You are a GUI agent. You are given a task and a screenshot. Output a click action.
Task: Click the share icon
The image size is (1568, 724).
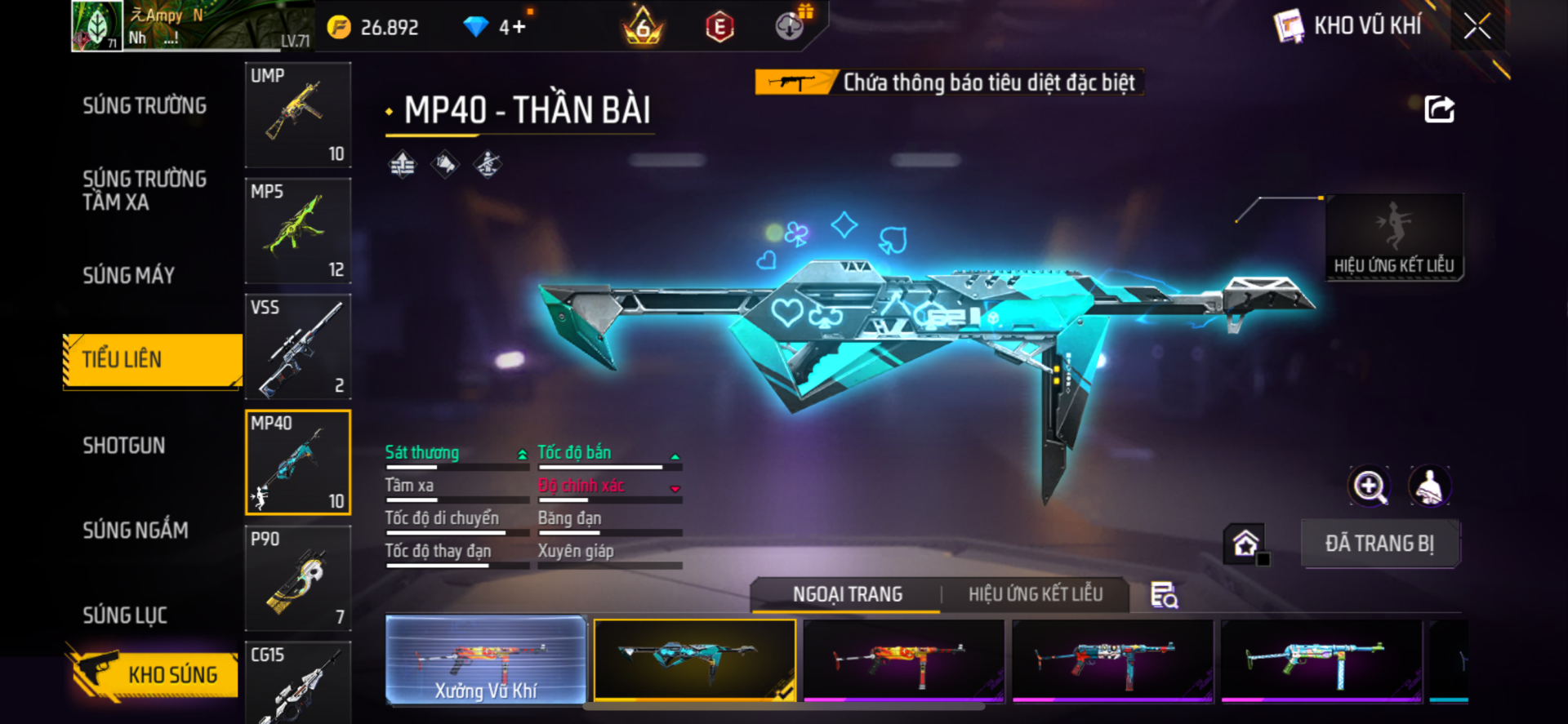pos(1439,109)
